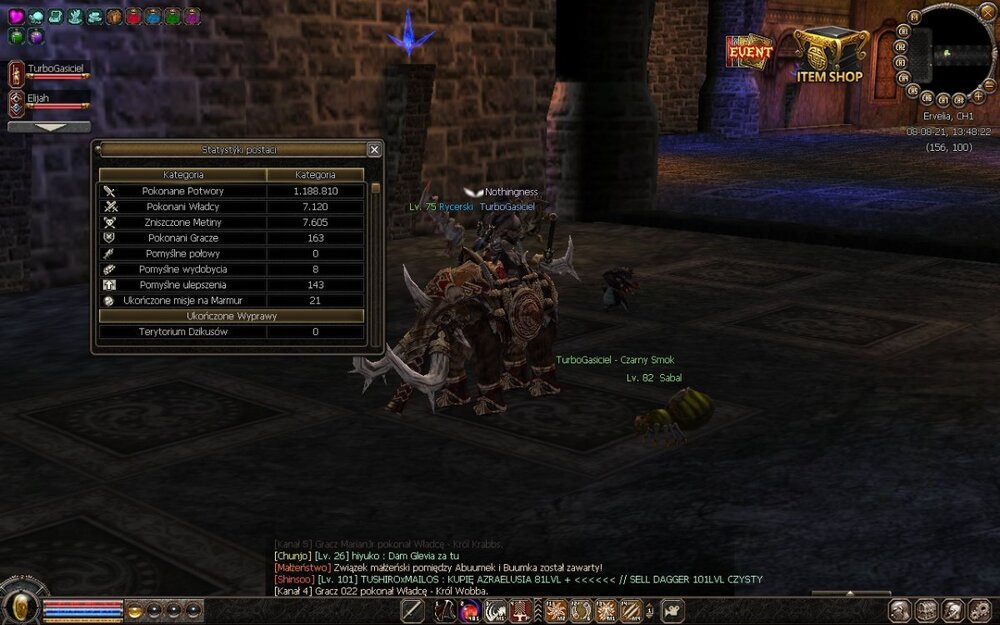1000x625 pixels.
Task: Select the Pokonane Potwory statistics row
Action: [x=231, y=191]
